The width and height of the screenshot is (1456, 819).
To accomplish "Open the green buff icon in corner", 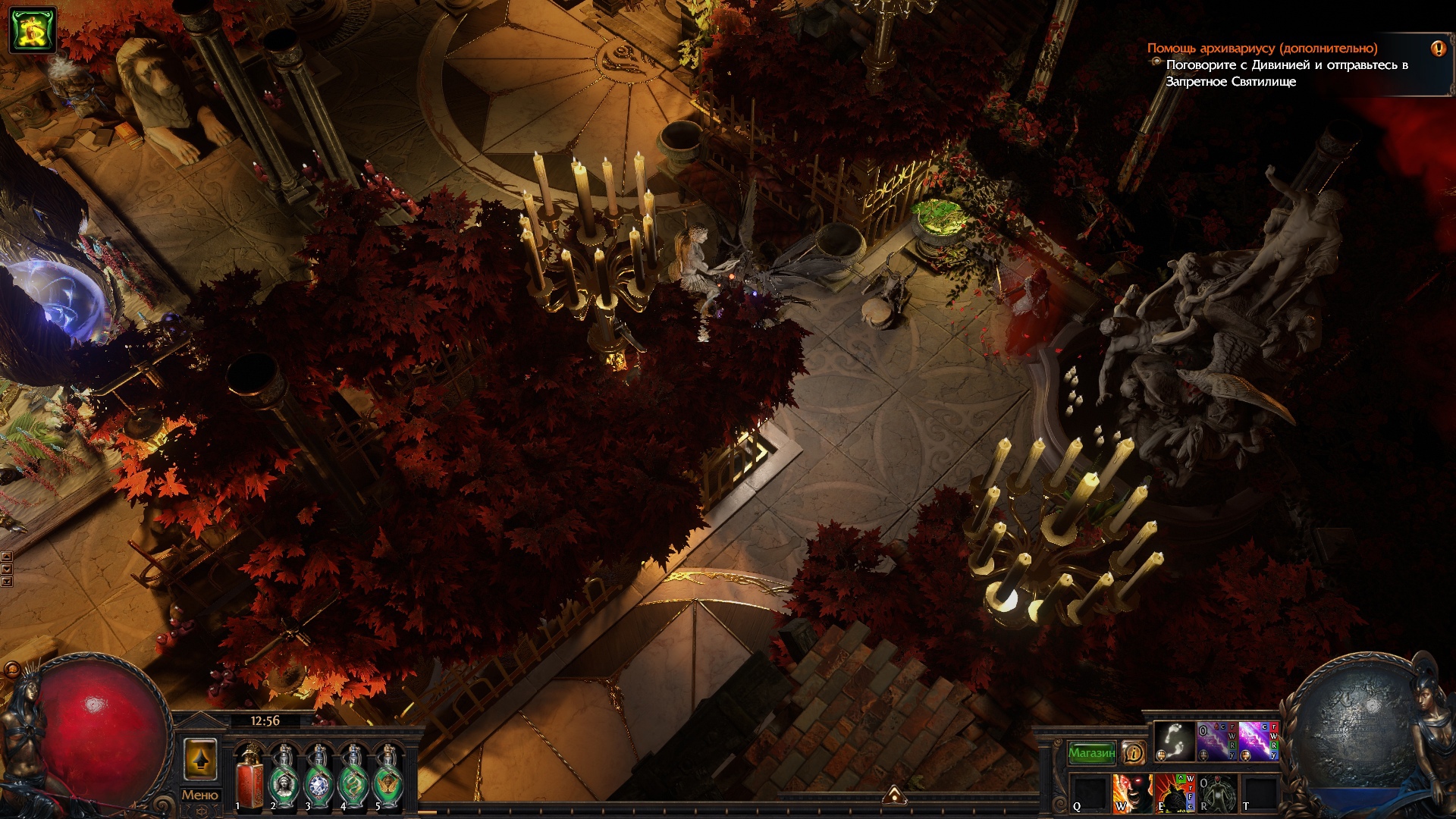I will pos(33,30).
